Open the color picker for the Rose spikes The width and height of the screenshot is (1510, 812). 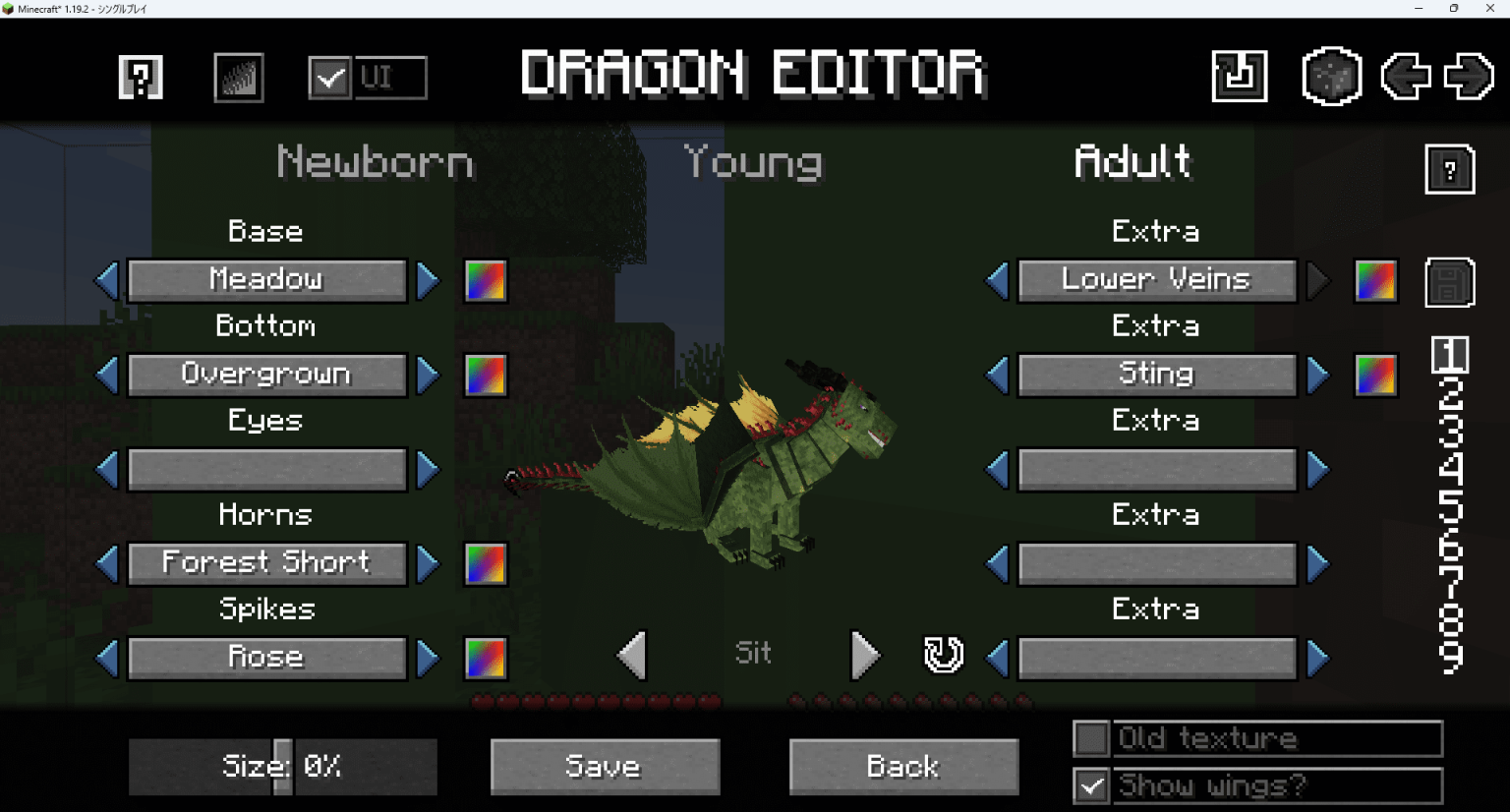pyautogui.click(x=486, y=657)
